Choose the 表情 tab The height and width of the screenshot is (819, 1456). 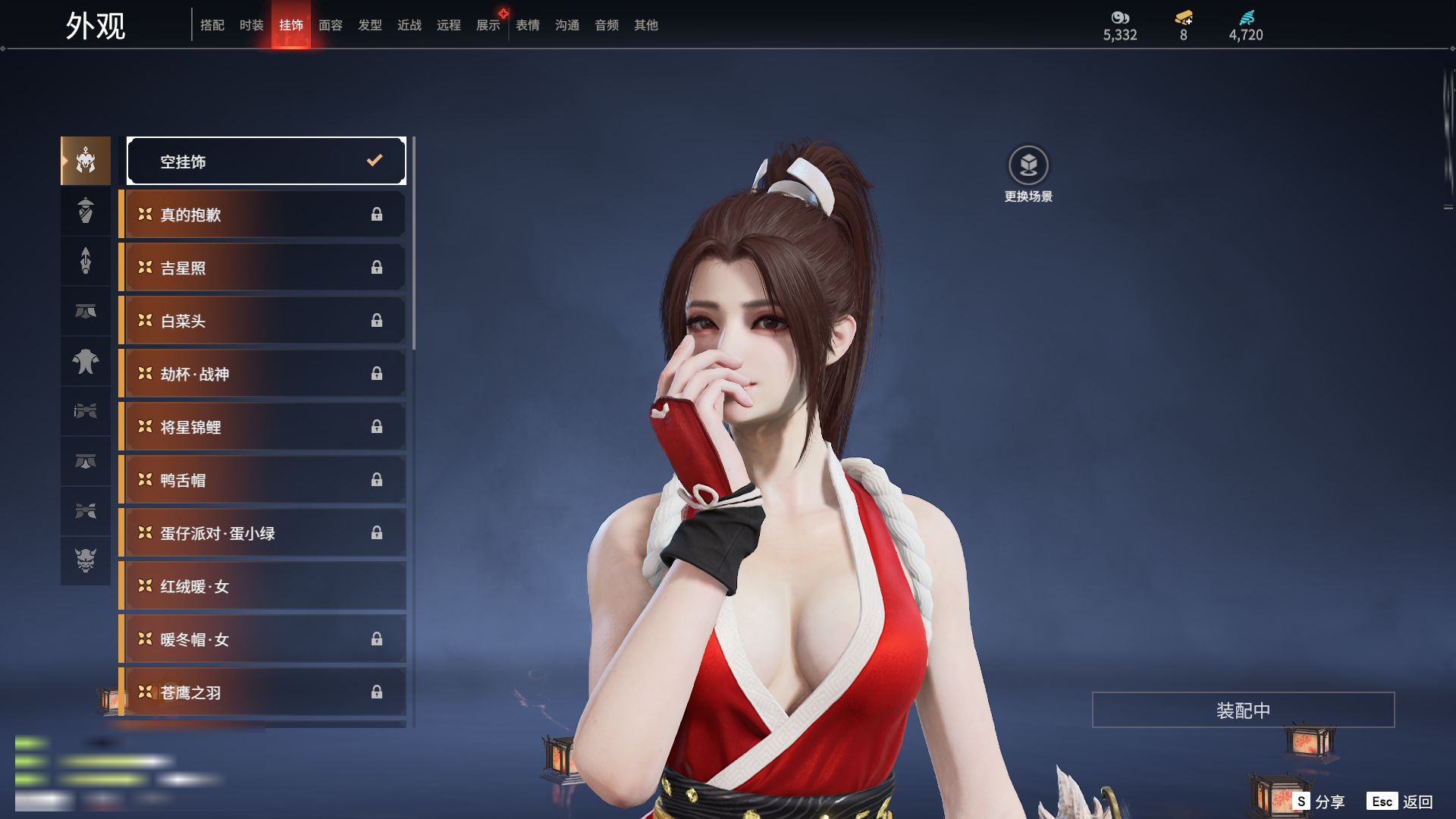(527, 25)
